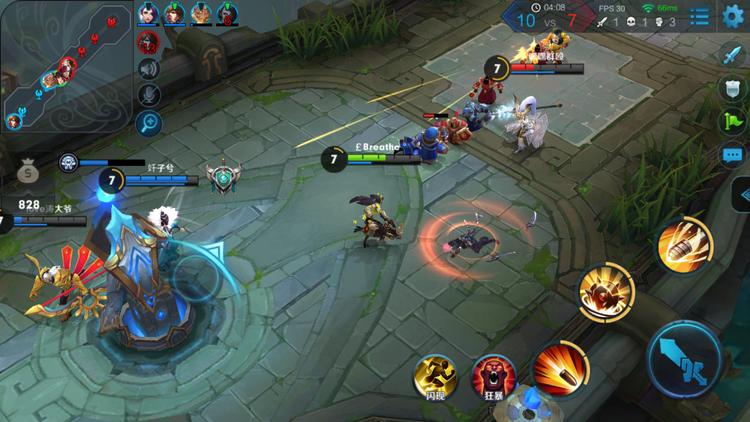The width and height of the screenshot is (750, 422).
Task: Select the green flag rally signal
Action: pyautogui.click(x=733, y=122)
